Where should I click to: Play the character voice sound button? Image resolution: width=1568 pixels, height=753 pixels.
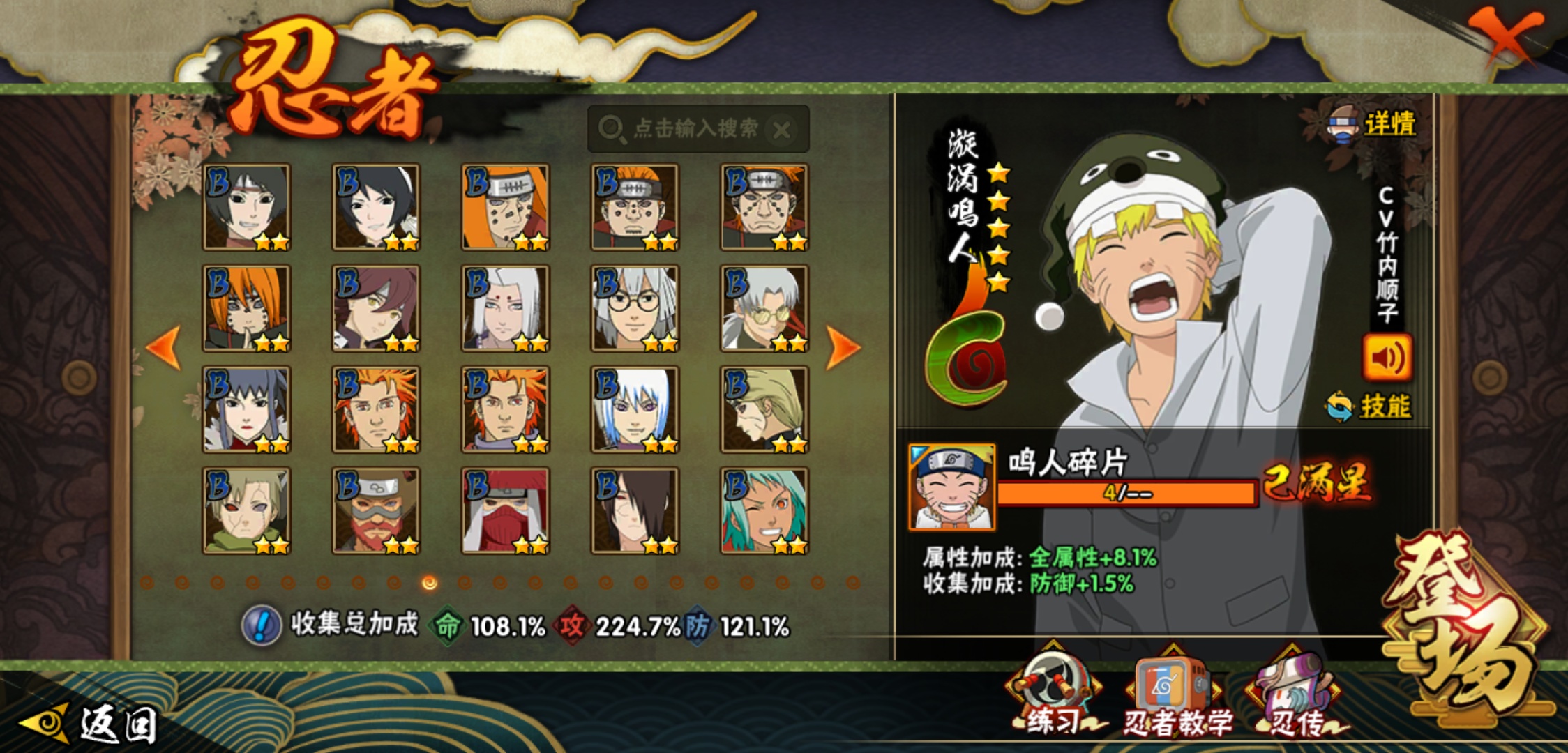[1387, 358]
